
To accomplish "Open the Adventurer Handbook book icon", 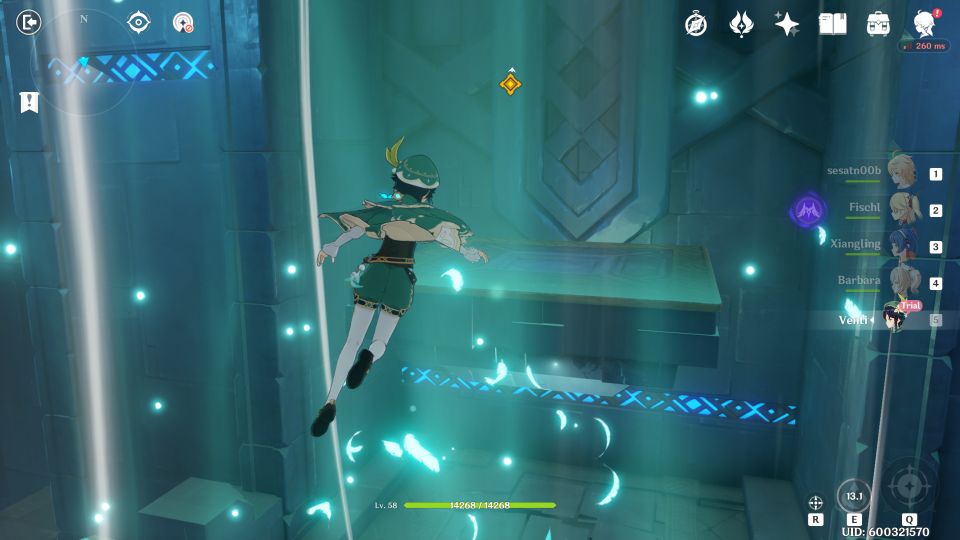I will point(833,24).
